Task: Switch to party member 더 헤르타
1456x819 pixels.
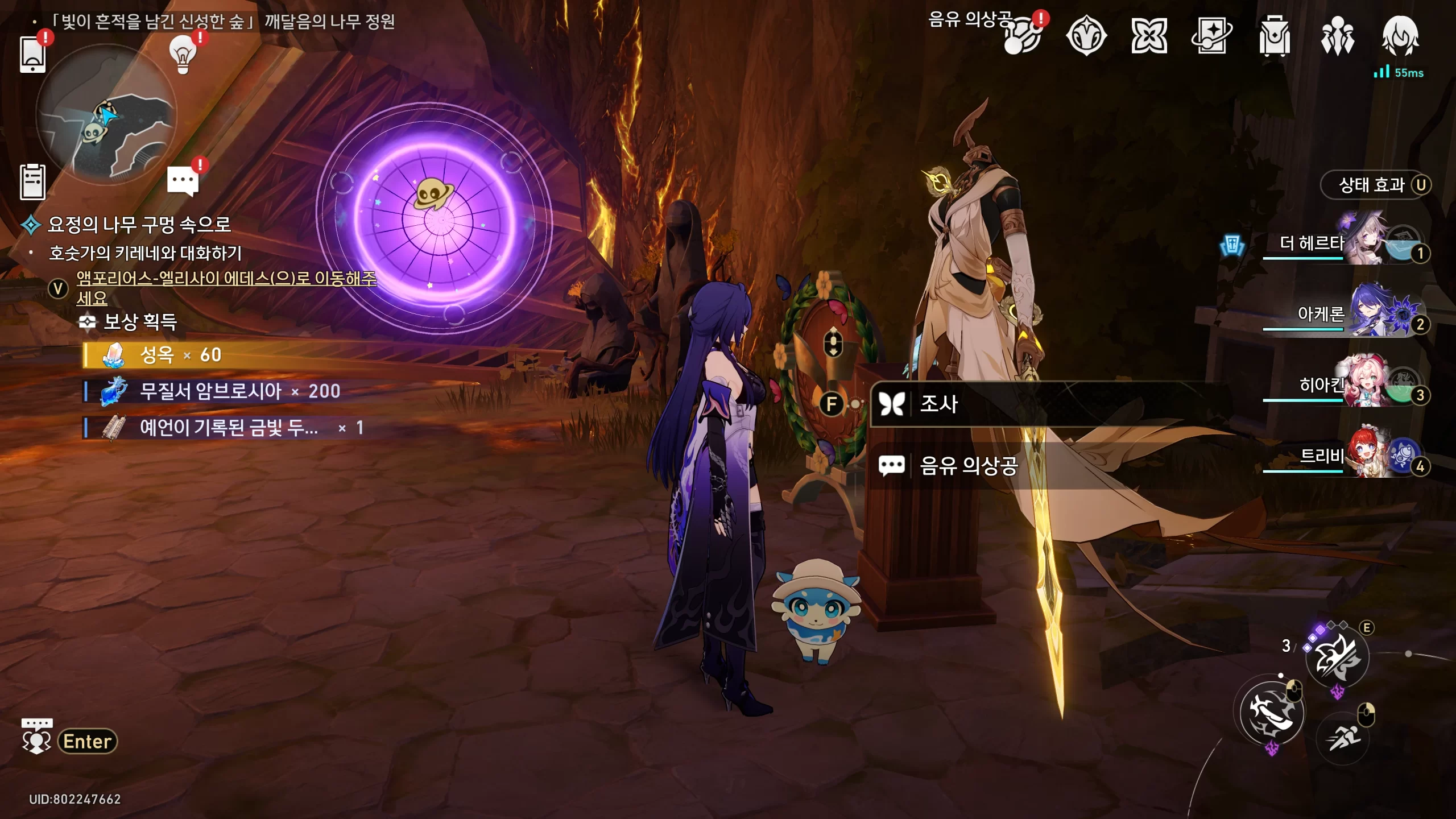Action: coord(1365,245)
